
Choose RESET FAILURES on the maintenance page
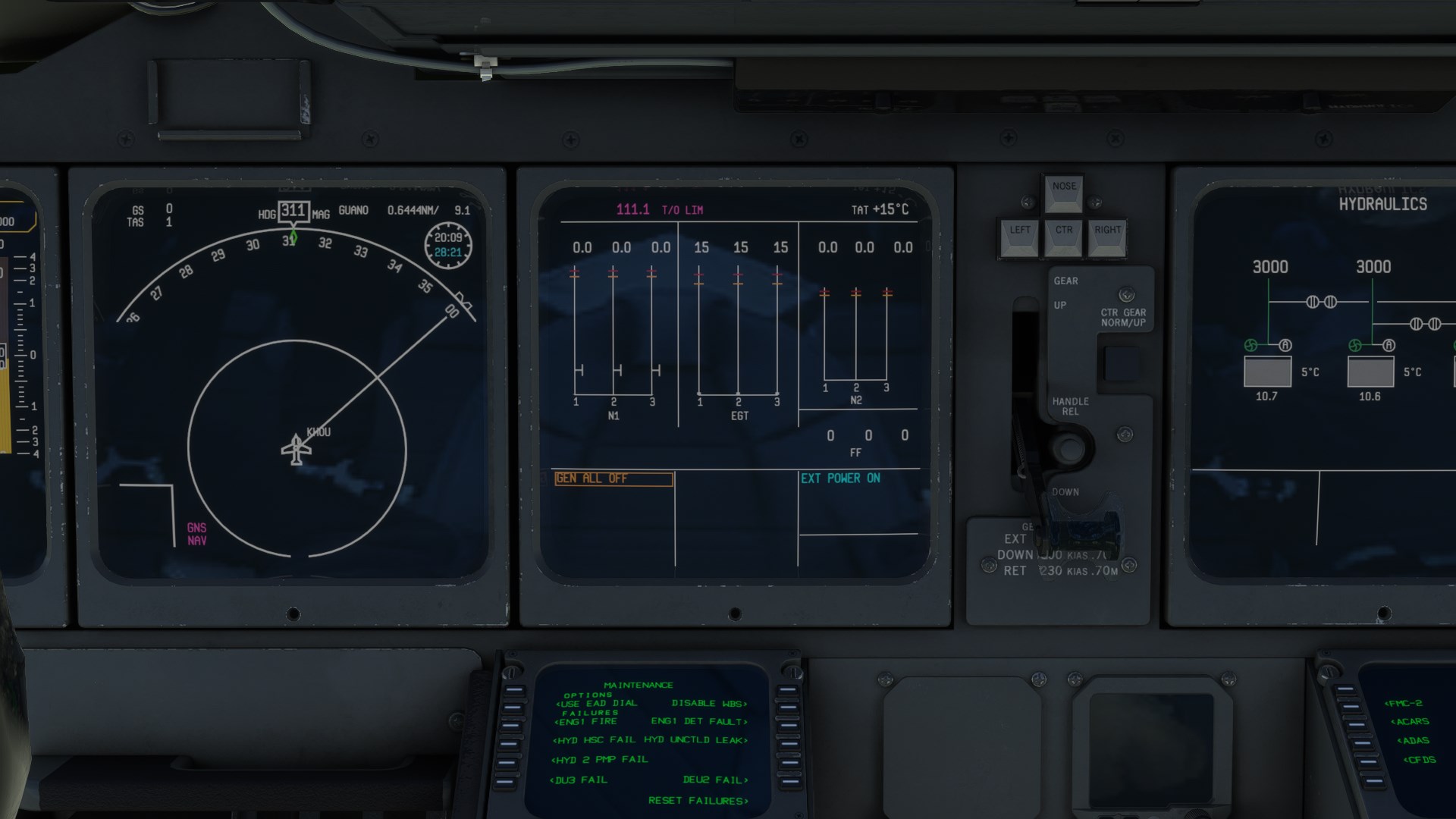click(698, 801)
